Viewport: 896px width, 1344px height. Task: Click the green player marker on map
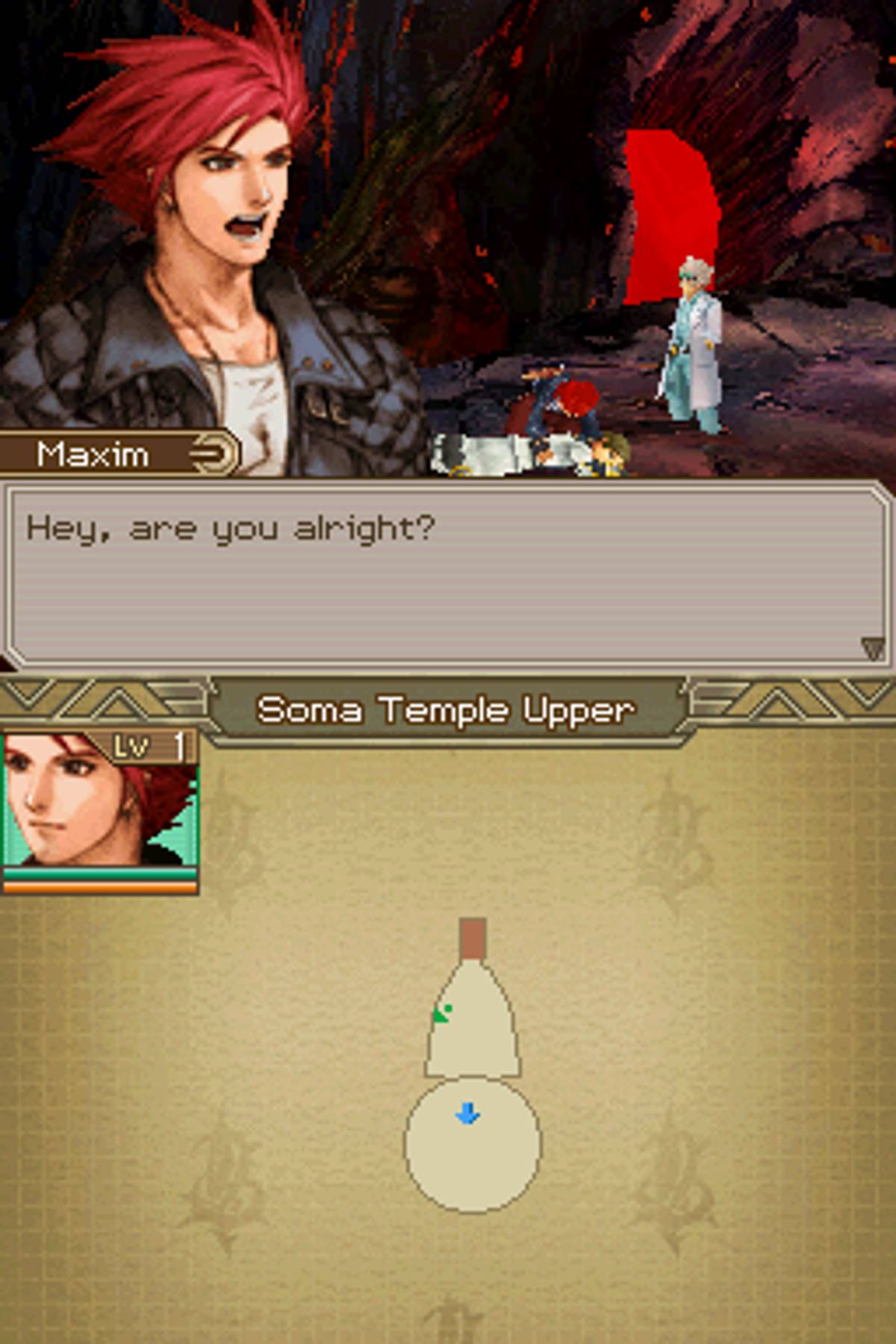(443, 1013)
